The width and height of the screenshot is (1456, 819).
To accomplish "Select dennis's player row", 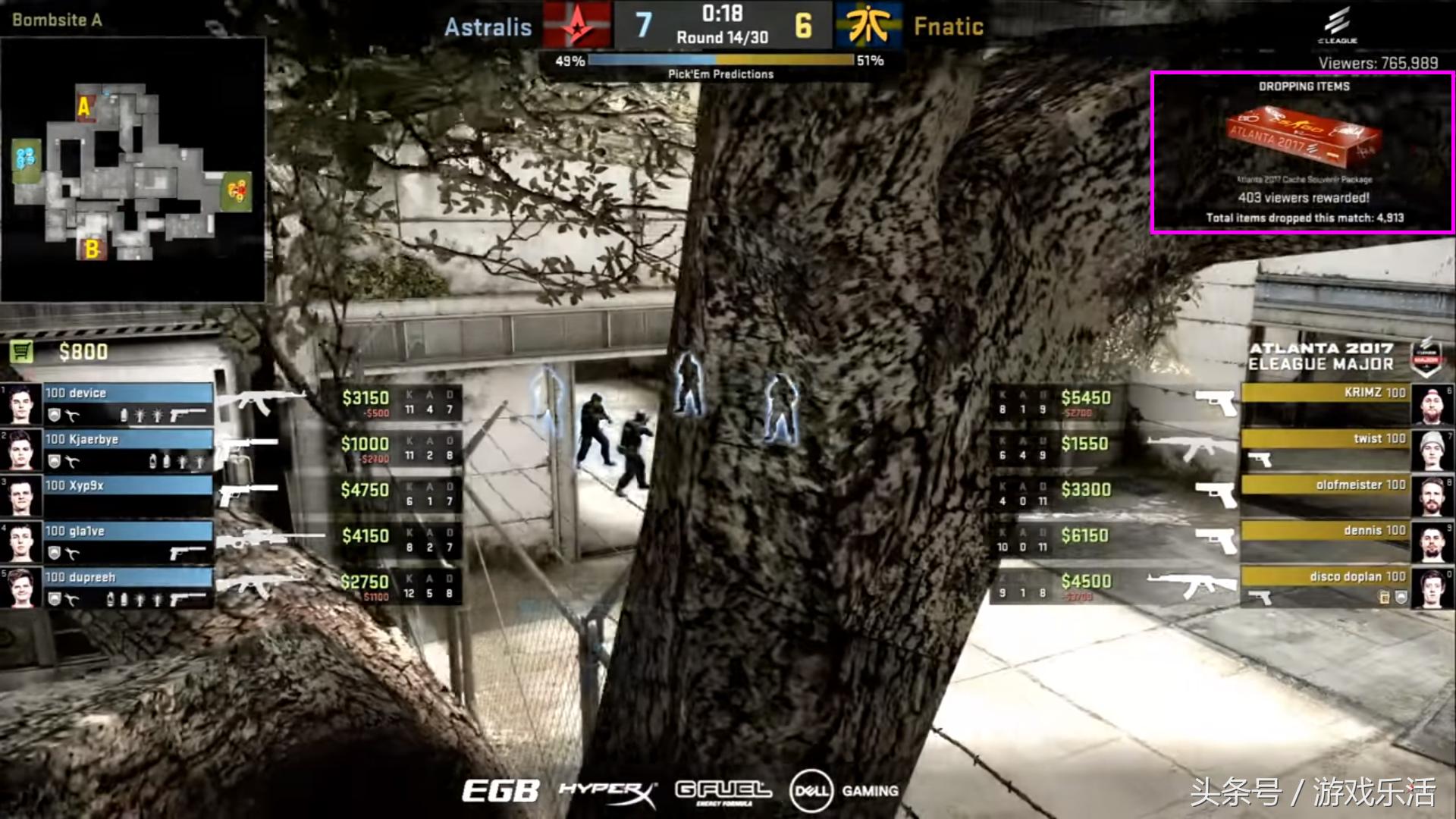I will coord(1326,541).
